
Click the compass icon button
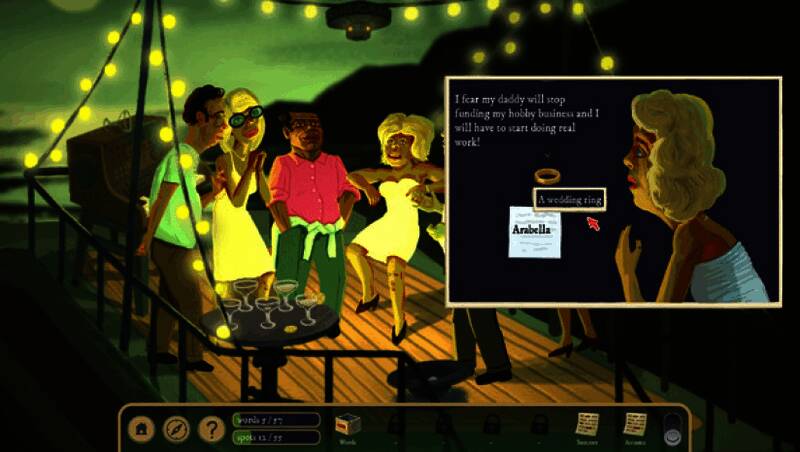click(176, 429)
